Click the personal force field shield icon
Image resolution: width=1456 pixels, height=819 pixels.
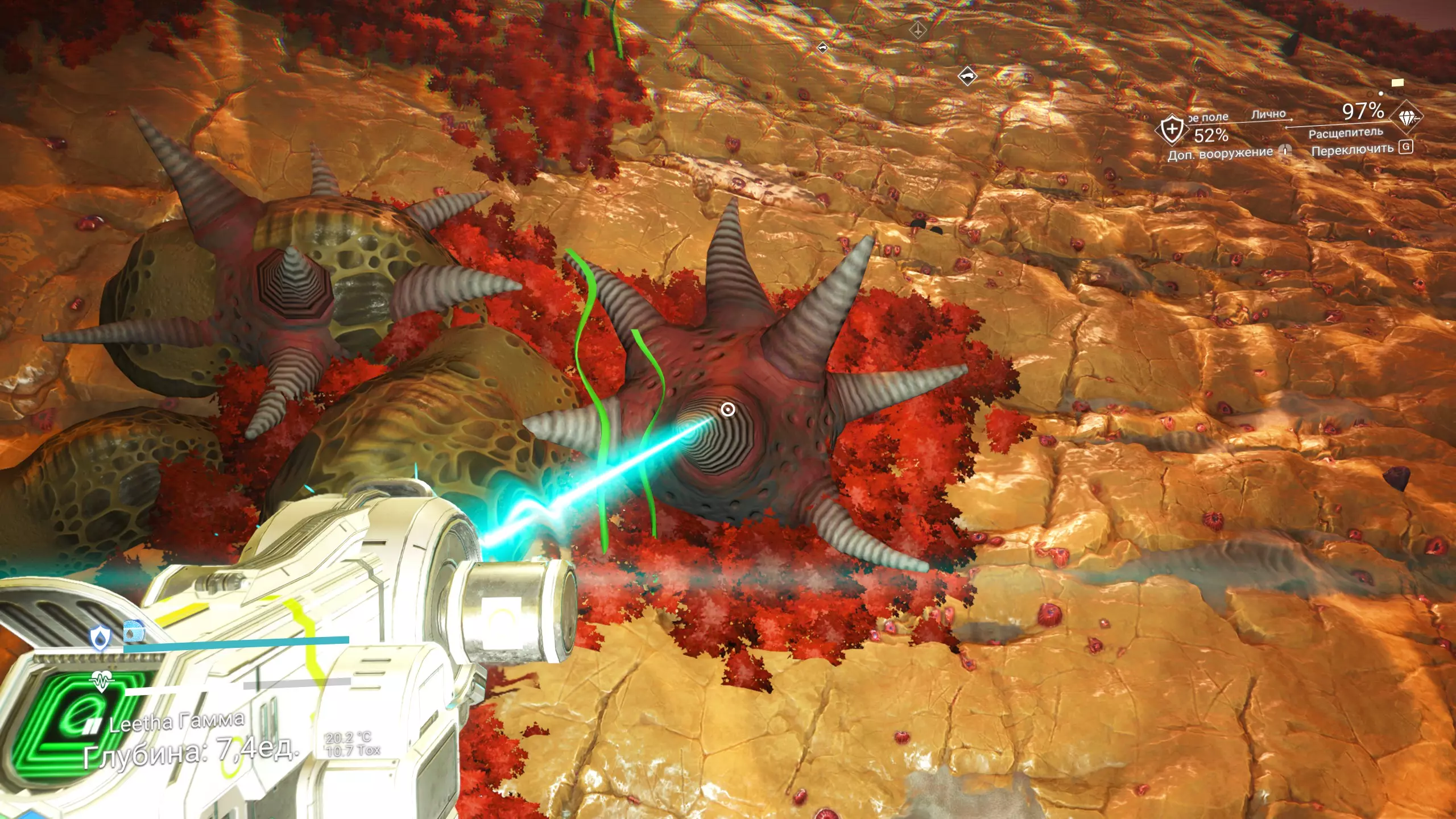point(1172,130)
